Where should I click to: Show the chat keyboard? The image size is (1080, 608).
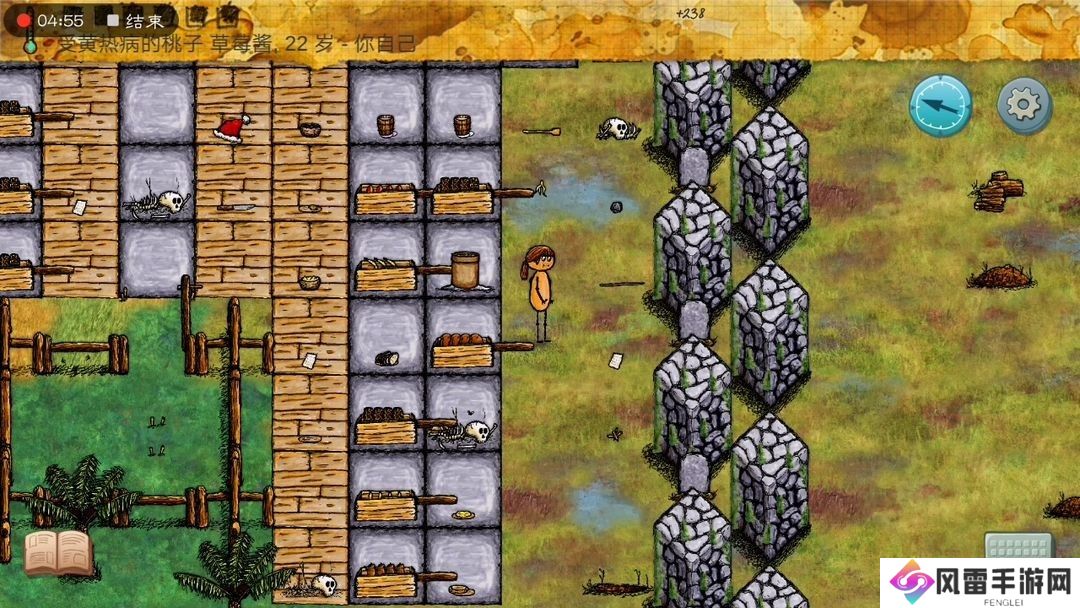pos(1018,546)
